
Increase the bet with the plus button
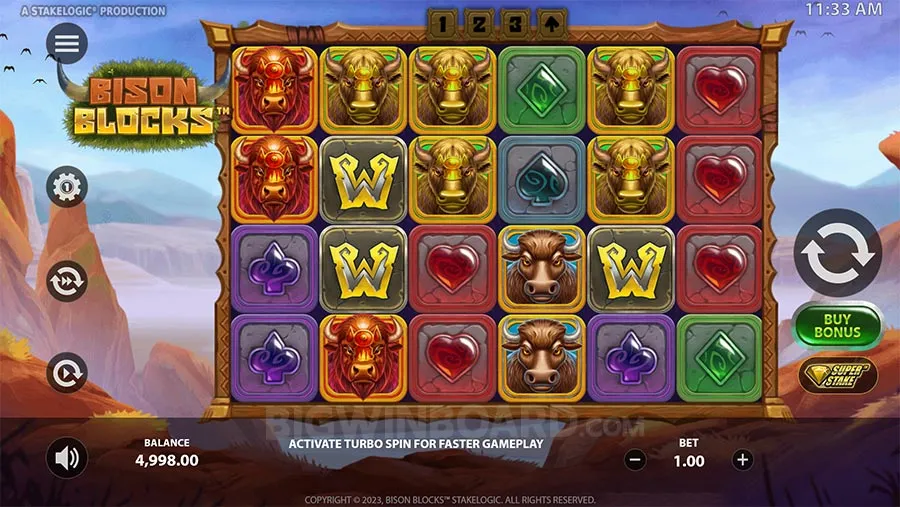click(x=742, y=460)
